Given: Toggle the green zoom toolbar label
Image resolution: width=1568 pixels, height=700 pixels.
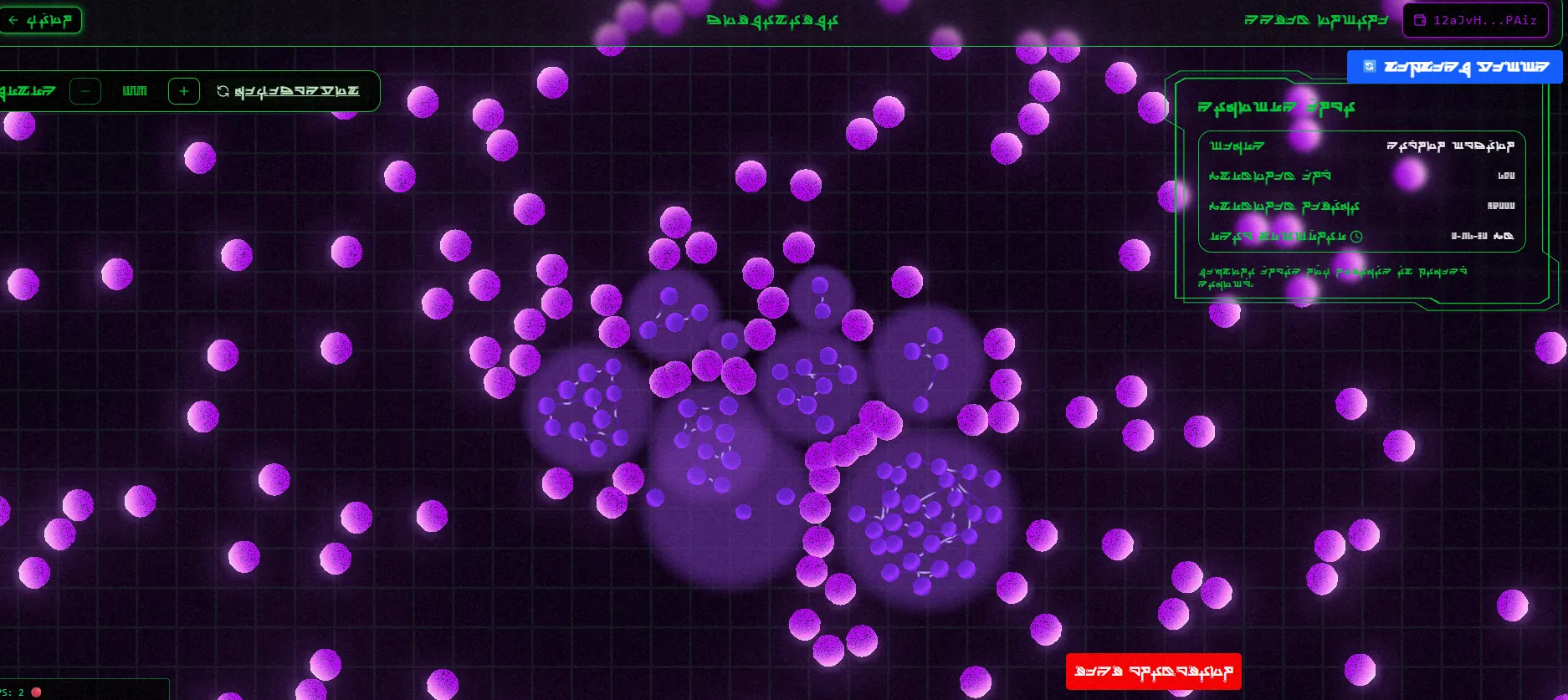Looking at the screenshot, I should 29,90.
